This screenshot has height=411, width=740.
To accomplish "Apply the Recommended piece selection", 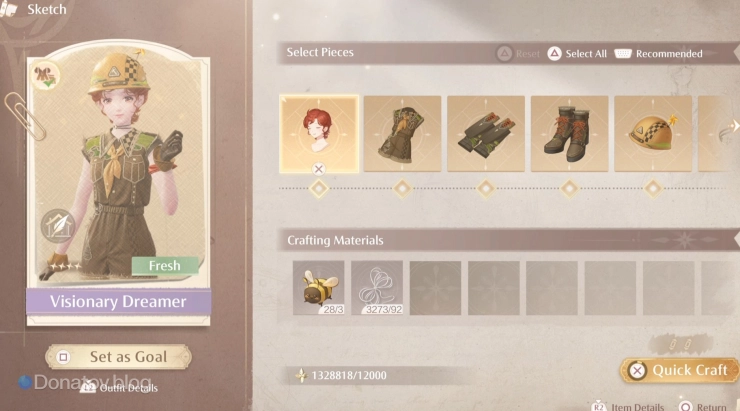I will [x=658, y=54].
